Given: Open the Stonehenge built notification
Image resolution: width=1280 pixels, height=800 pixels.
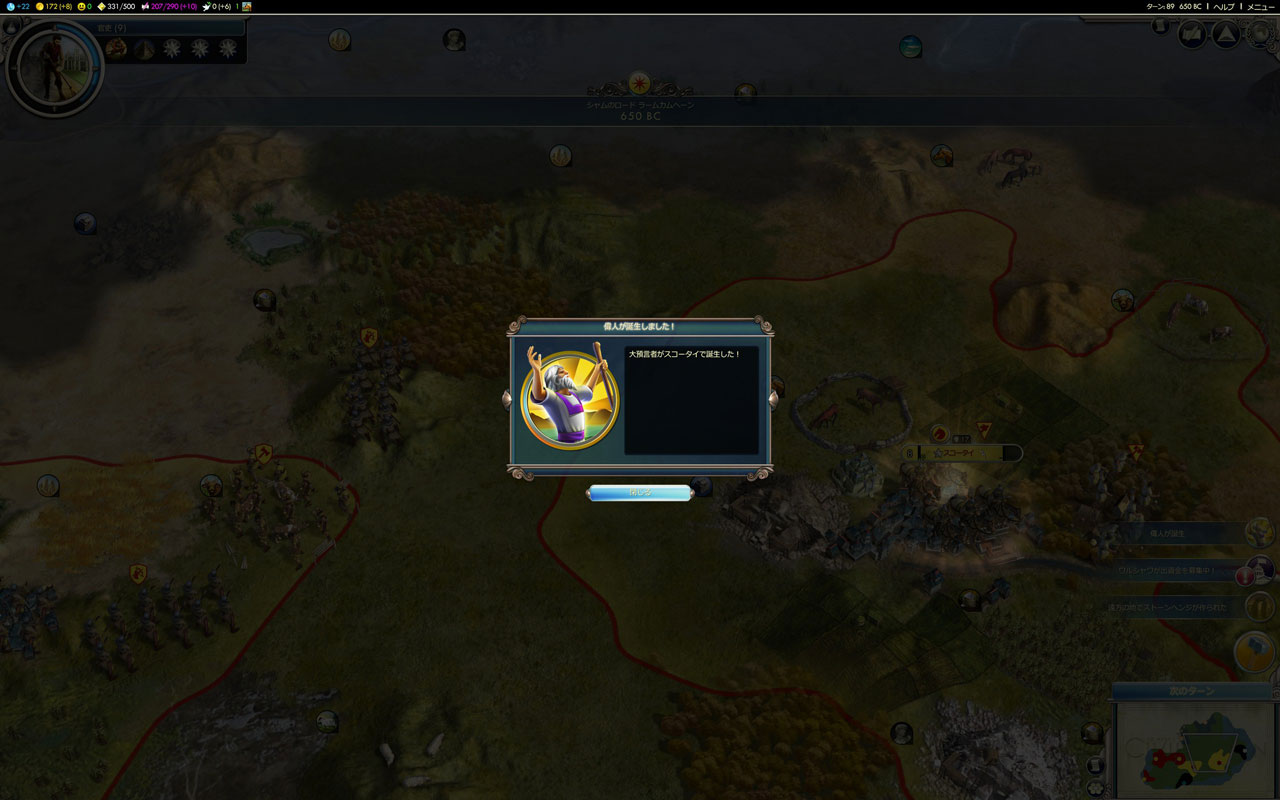Looking at the screenshot, I should [1258, 606].
